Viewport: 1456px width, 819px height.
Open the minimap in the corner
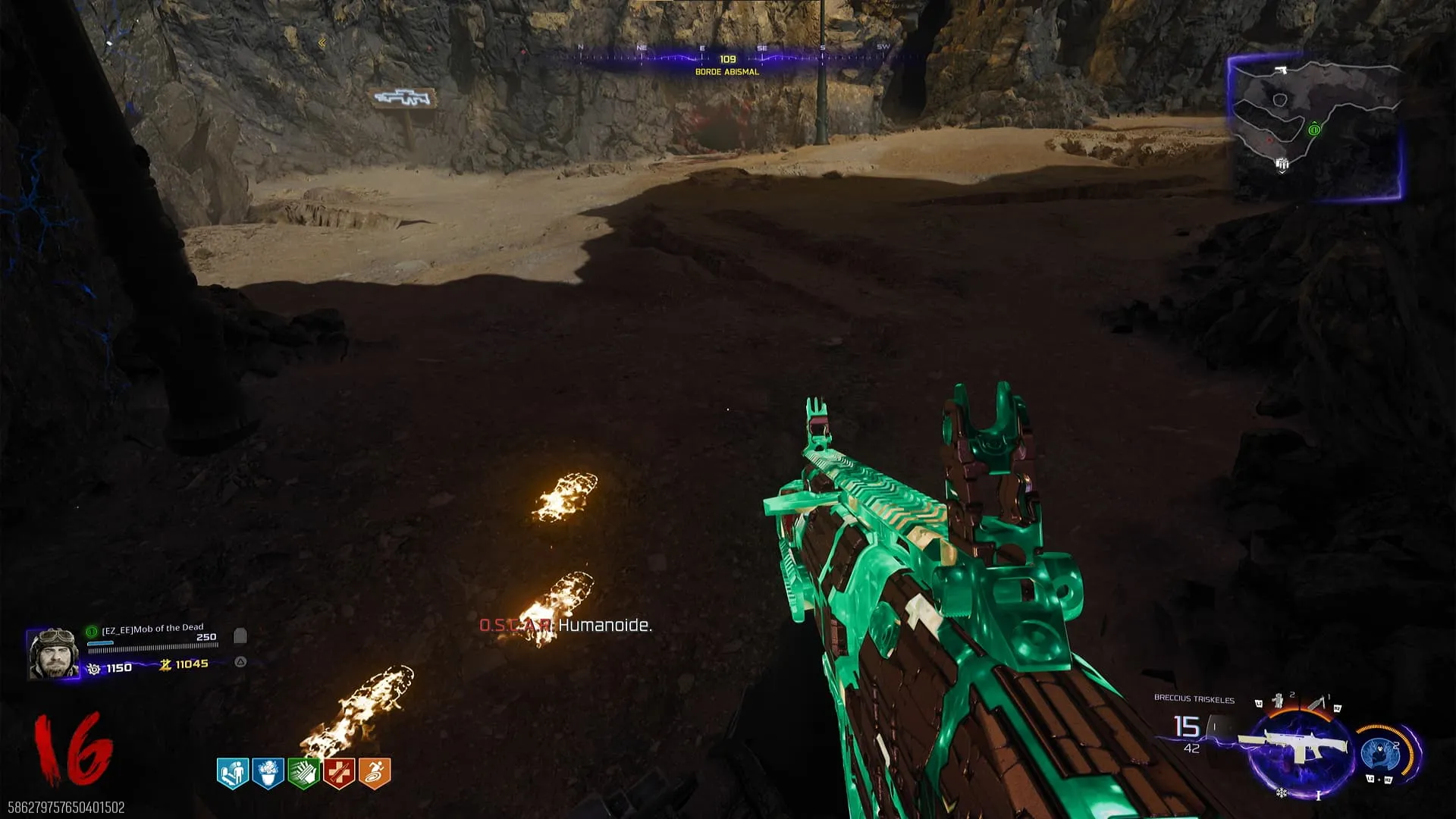(1315, 127)
